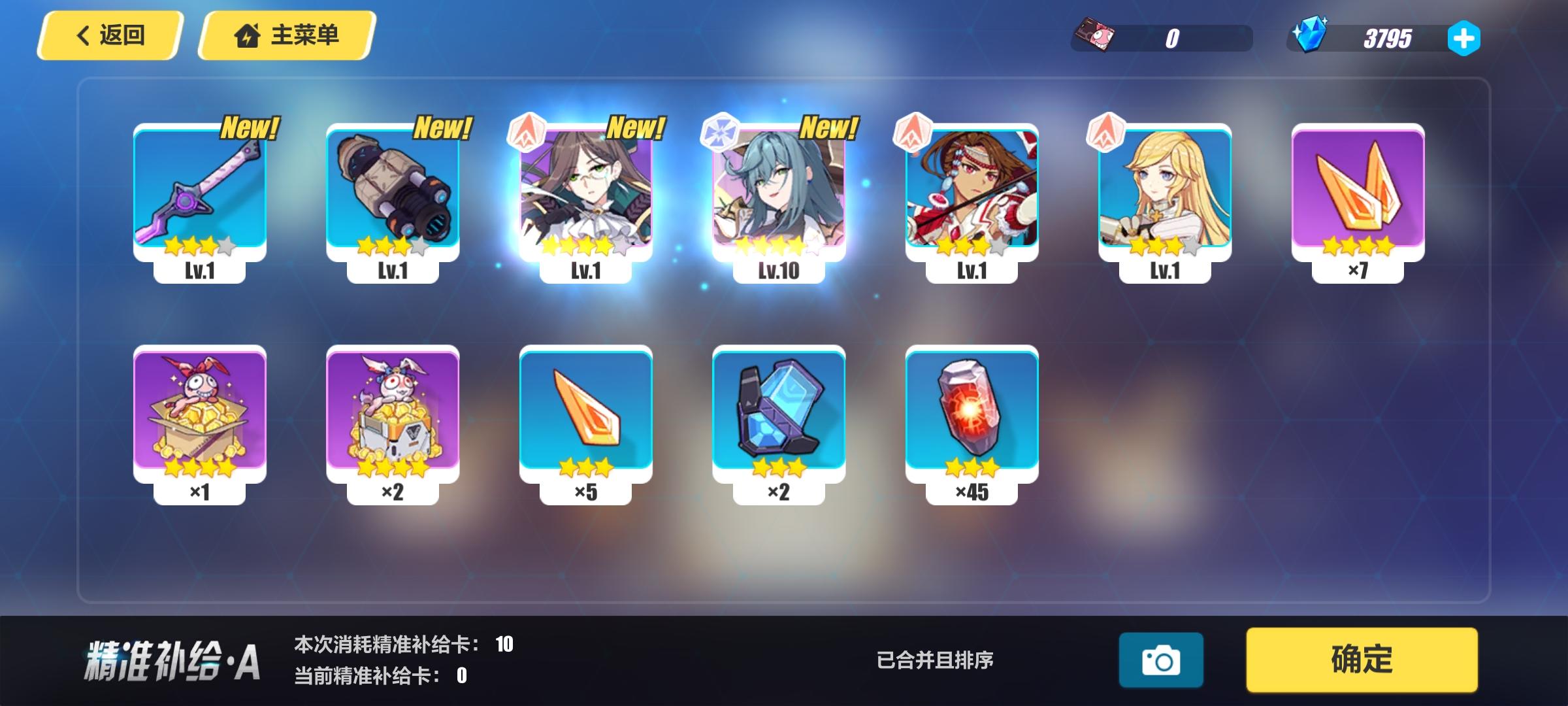Click the blue + button to buy crystals
Image resolution: width=1568 pixels, height=706 pixels.
coord(1465,37)
